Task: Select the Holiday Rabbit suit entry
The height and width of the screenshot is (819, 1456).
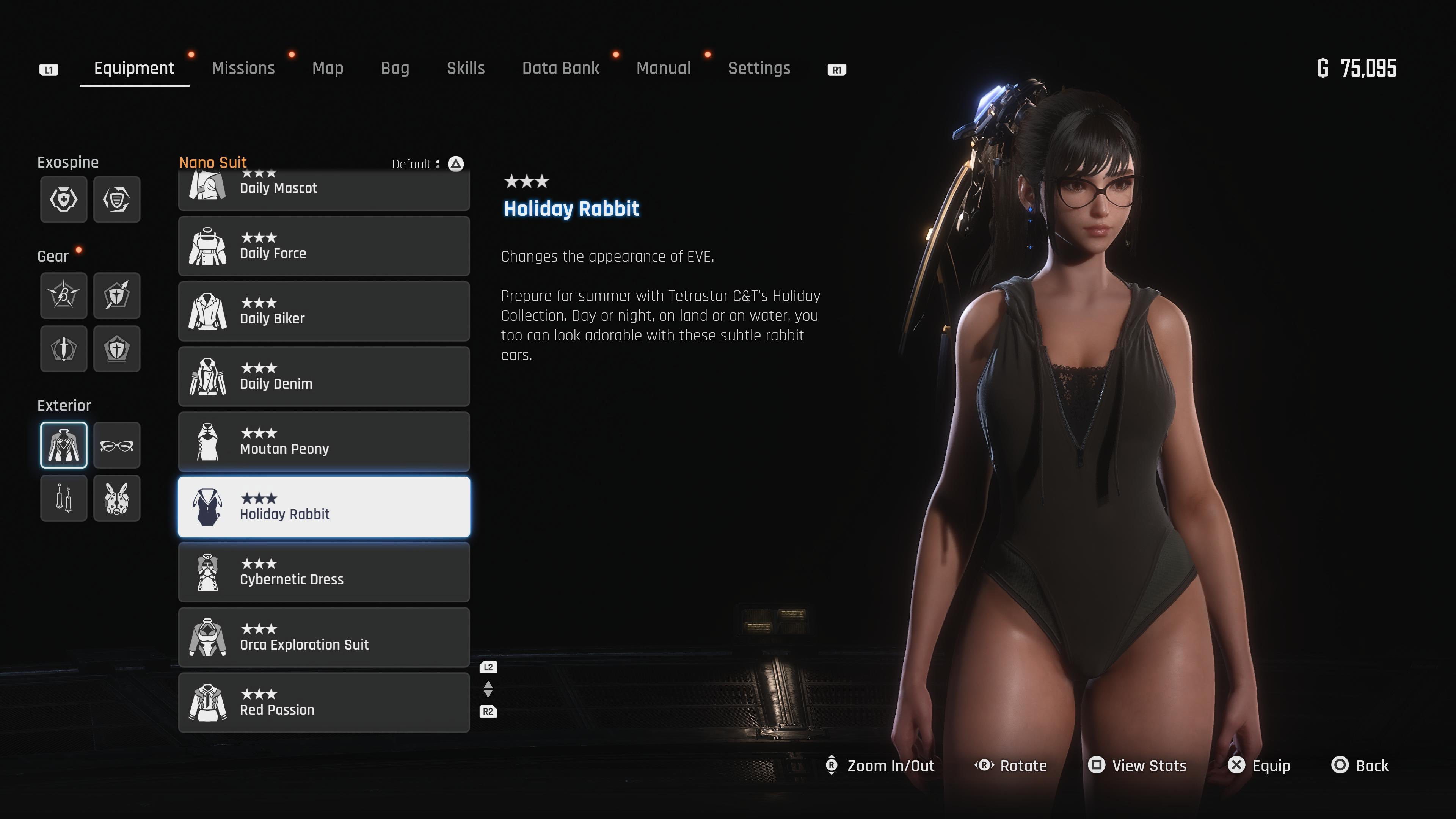Action: tap(324, 507)
